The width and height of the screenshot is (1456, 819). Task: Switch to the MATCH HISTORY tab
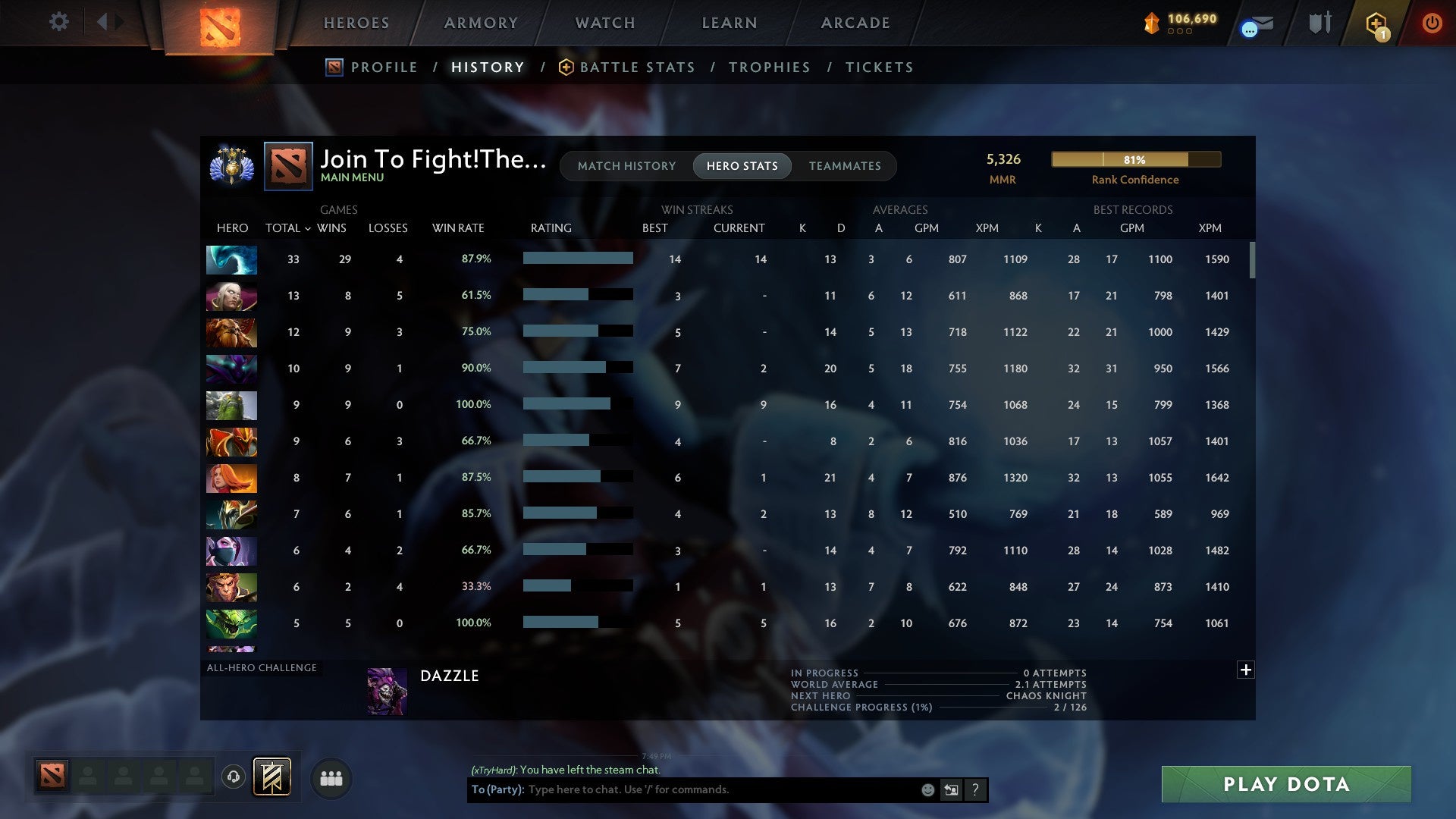click(626, 166)
